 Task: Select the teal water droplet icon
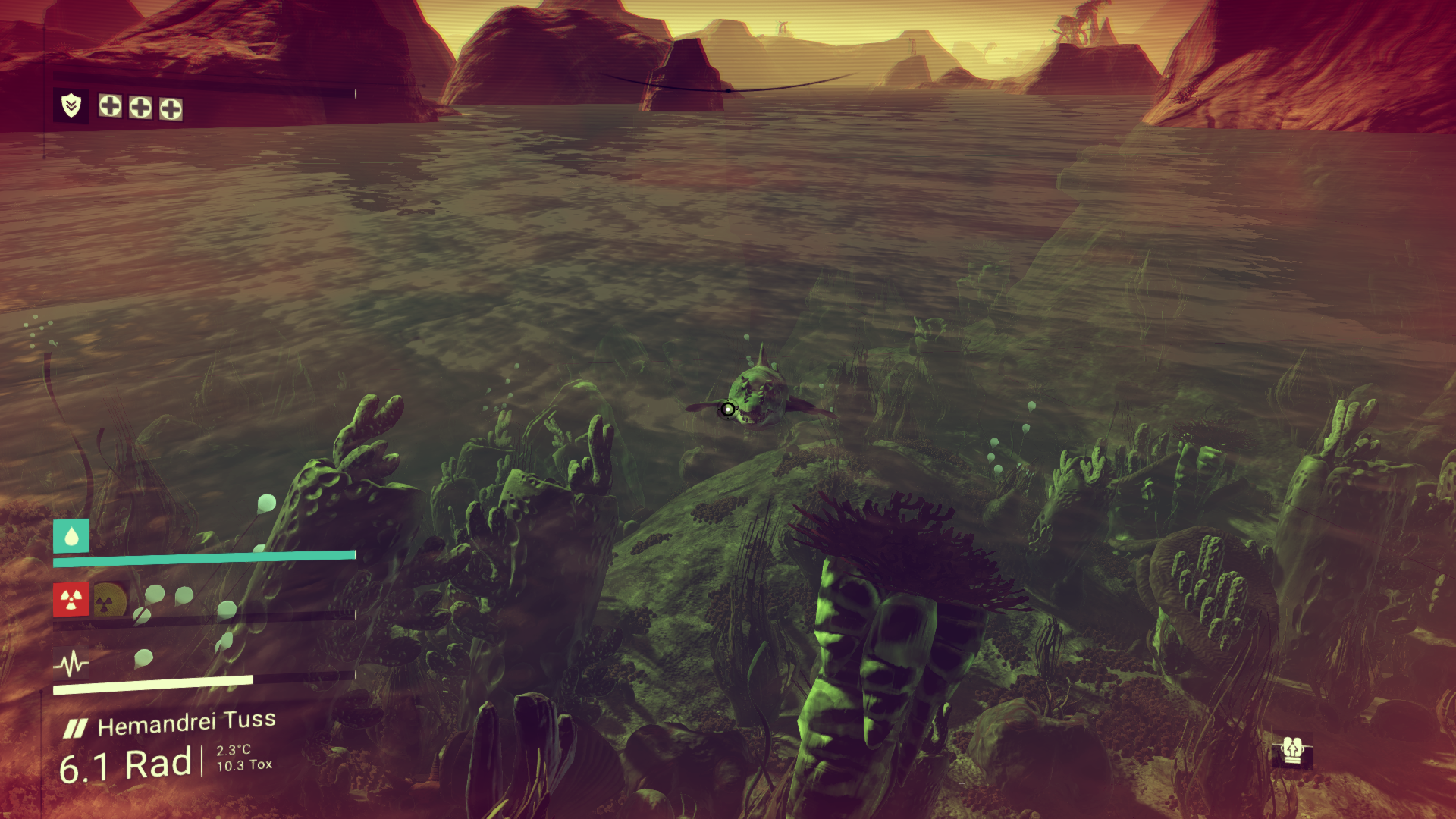pos(71,537)
